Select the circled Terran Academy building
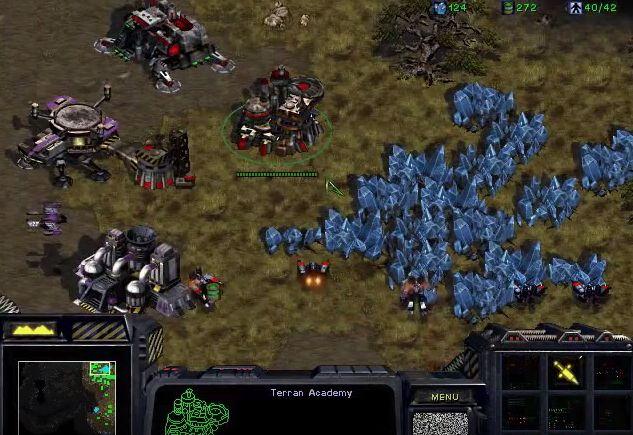This screenshot has width=633, height=435. 277,125
